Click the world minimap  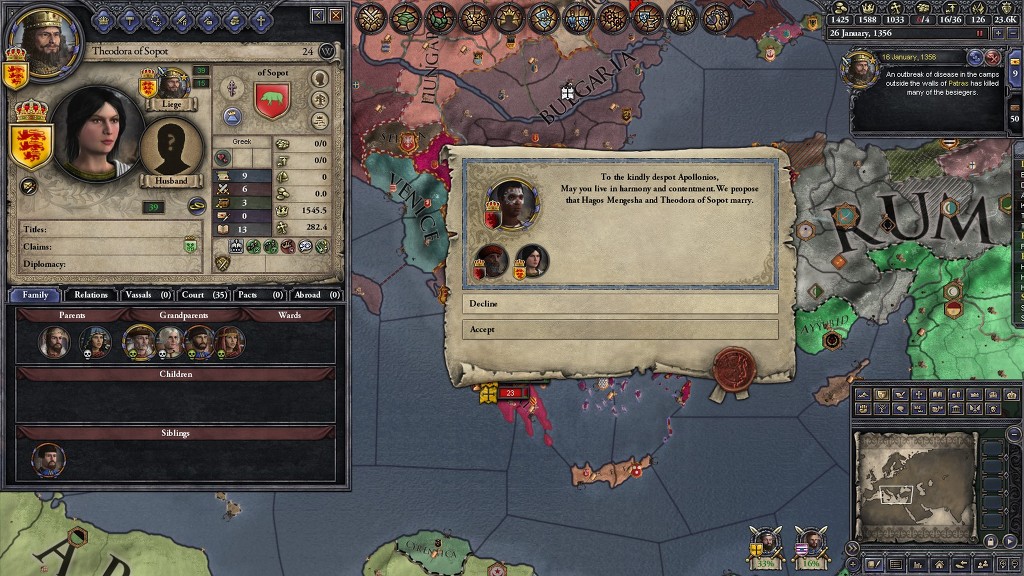914,486
